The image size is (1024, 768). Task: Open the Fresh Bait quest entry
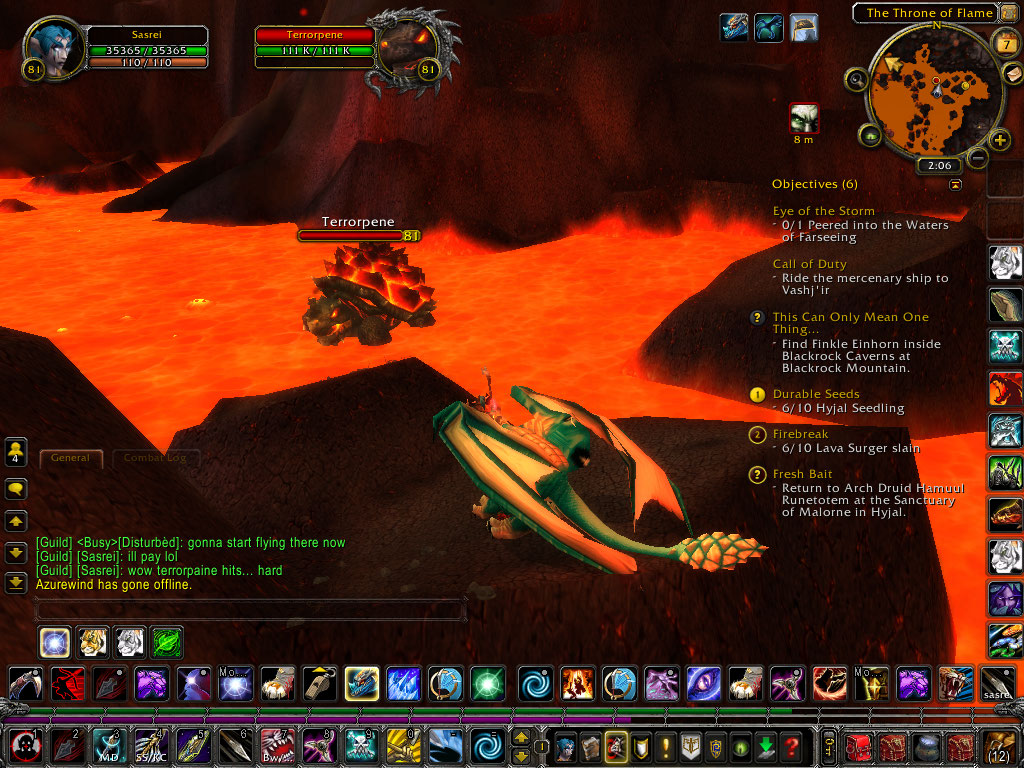(x=802, y=474)
